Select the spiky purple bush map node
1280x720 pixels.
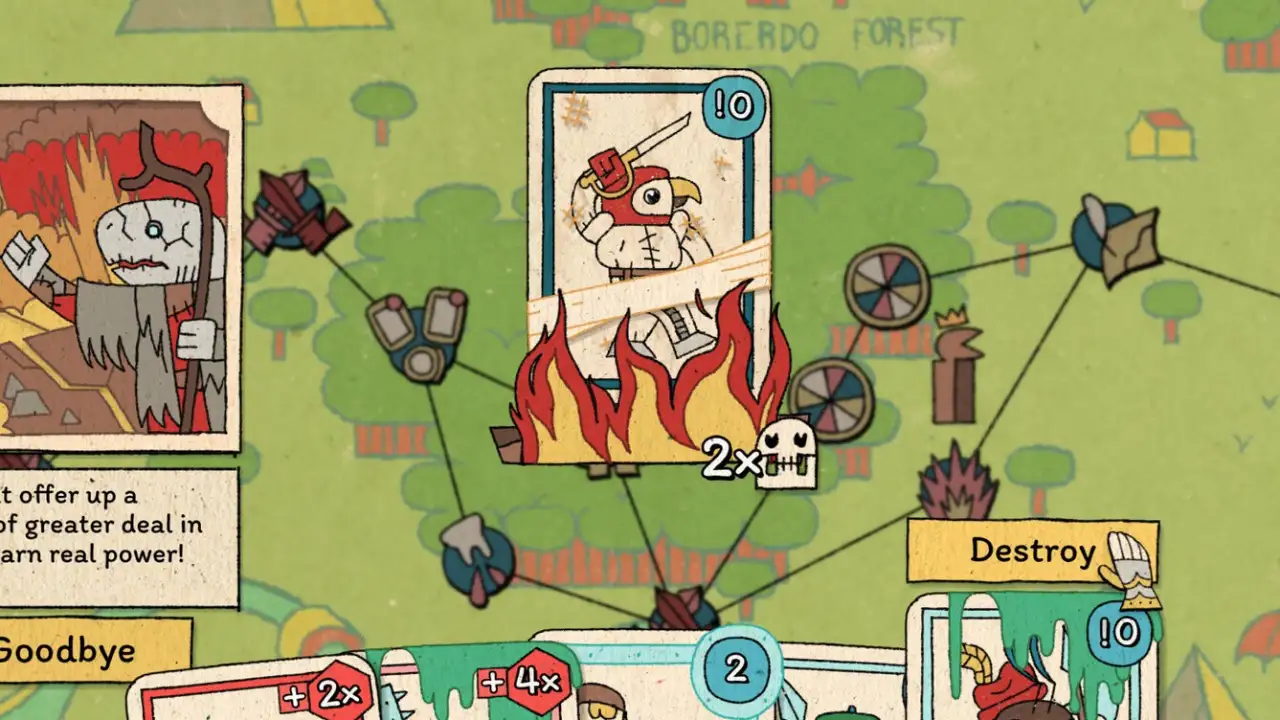pos(957,487)
